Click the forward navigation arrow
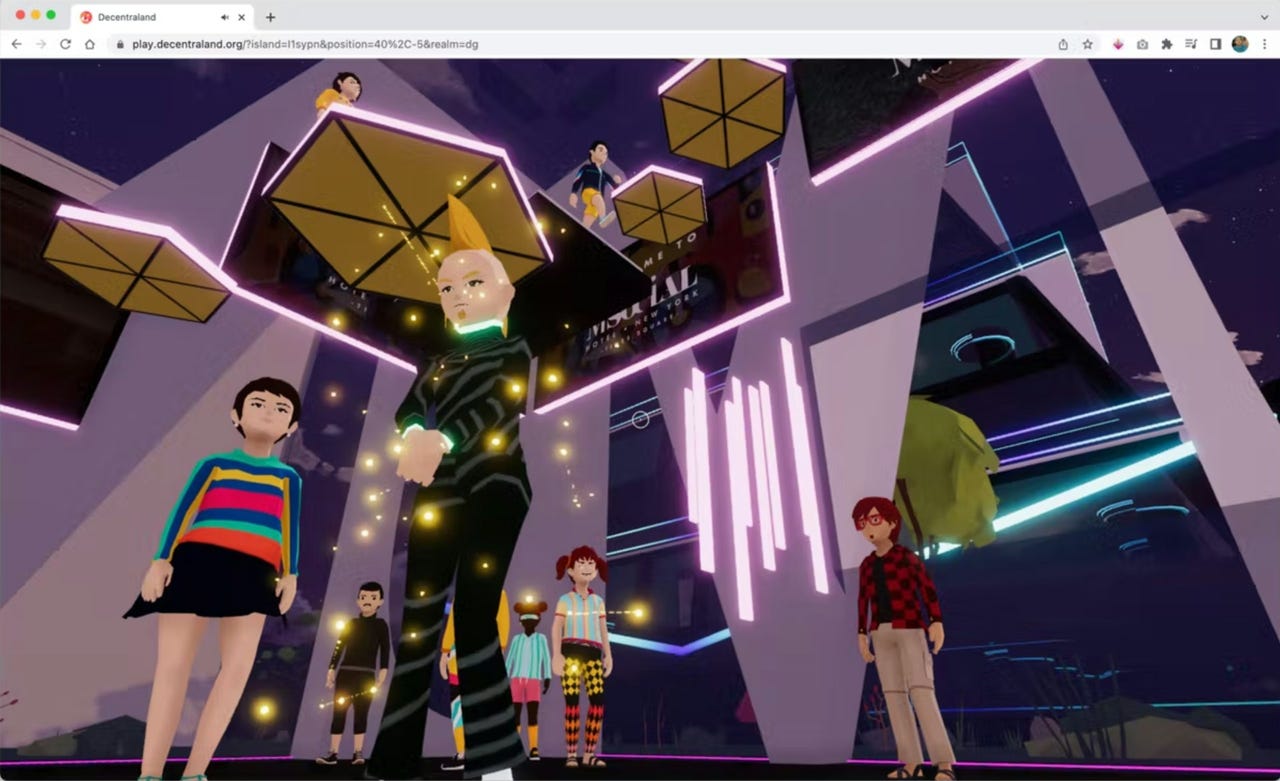Screen dimensions: 1280x781 tap(39, 44)
